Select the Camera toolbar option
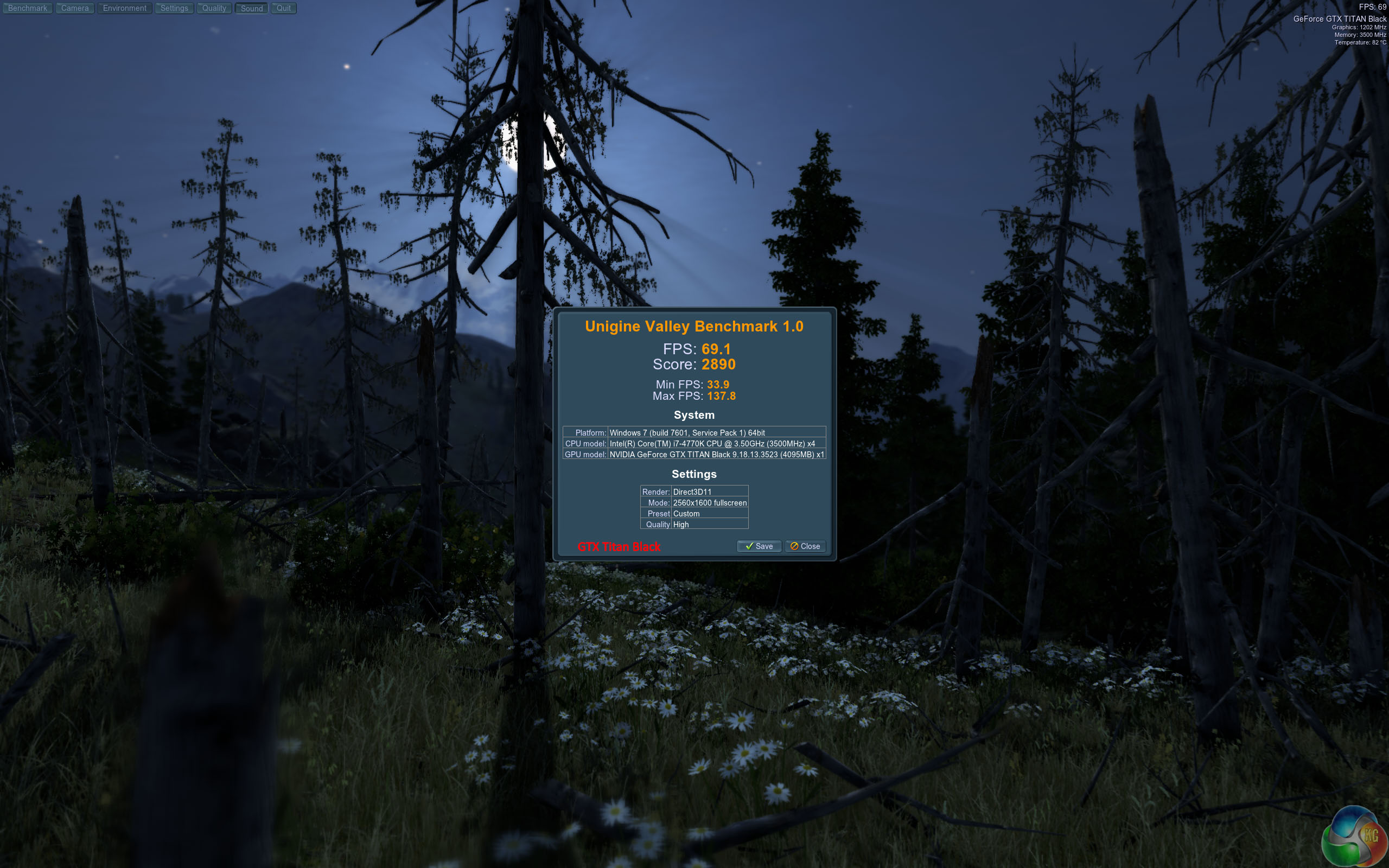 [x=75, y=8]
